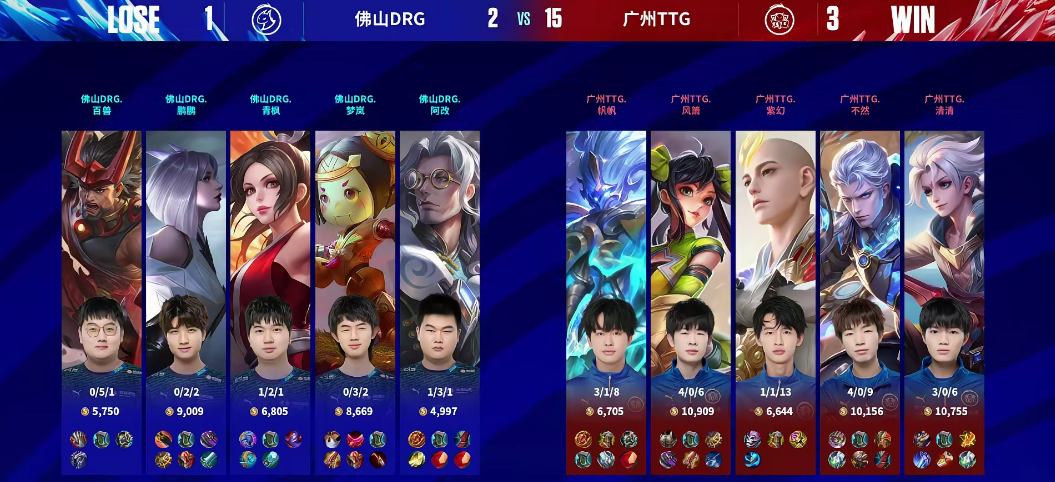Click the 佛山DRG team logo
This screenshot has height=482, width=1055.
point(264,19)
